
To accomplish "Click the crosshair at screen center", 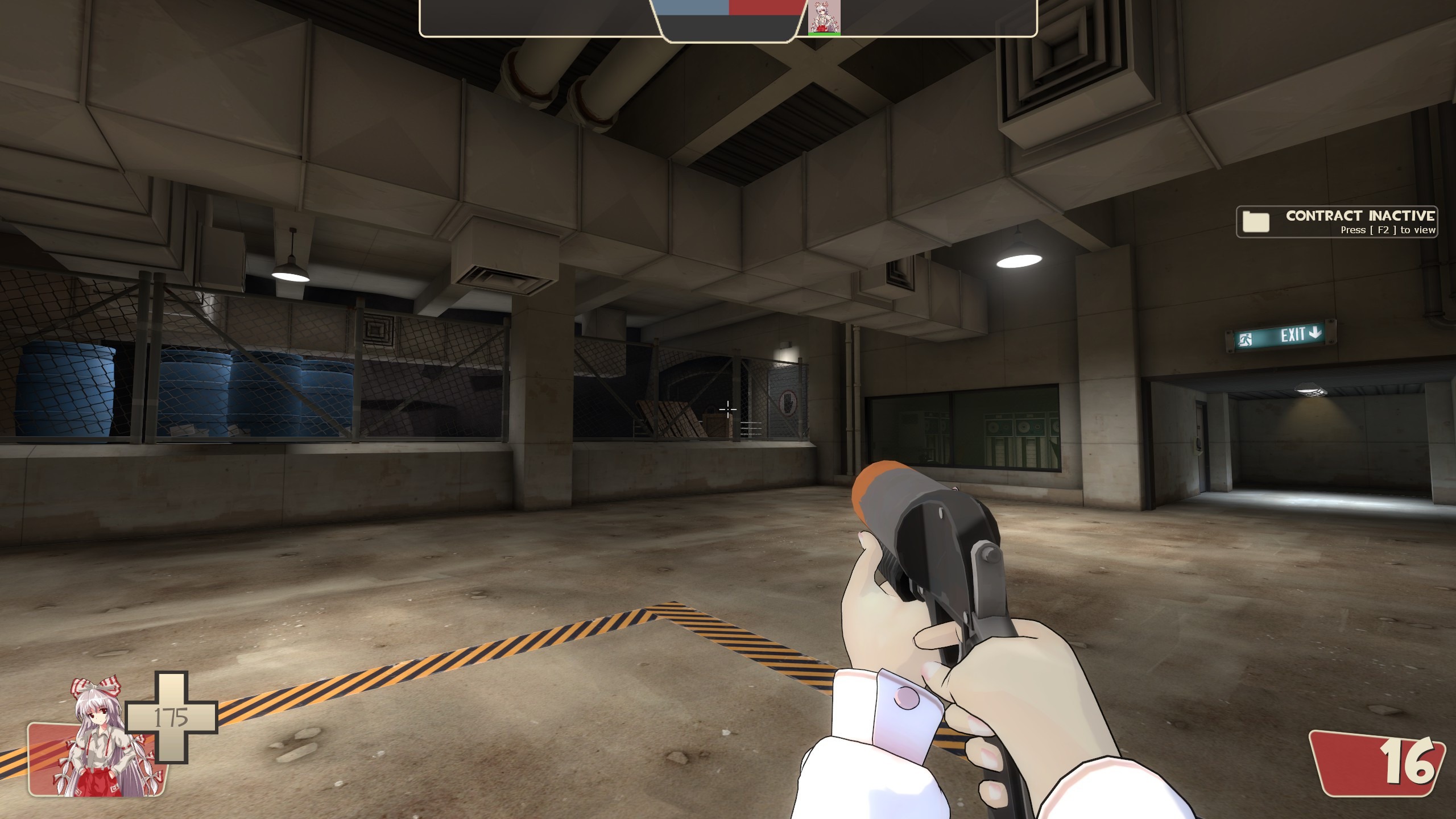I will 729,409.
